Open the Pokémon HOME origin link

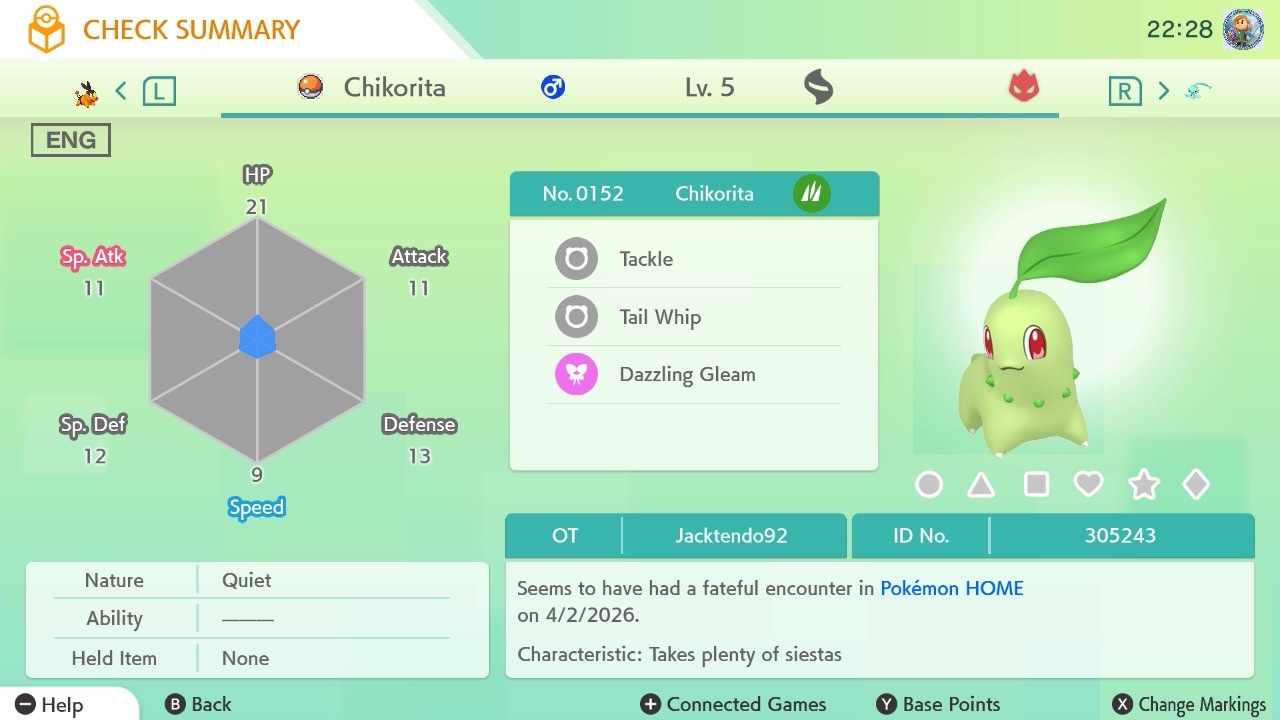coord(951,588)
